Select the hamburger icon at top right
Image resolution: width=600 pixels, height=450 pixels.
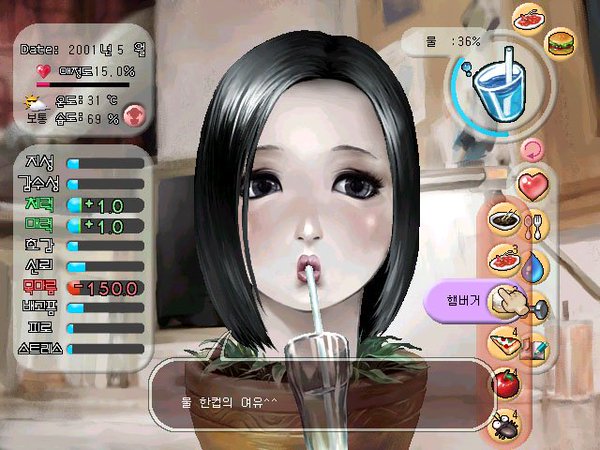click(561, 43)
